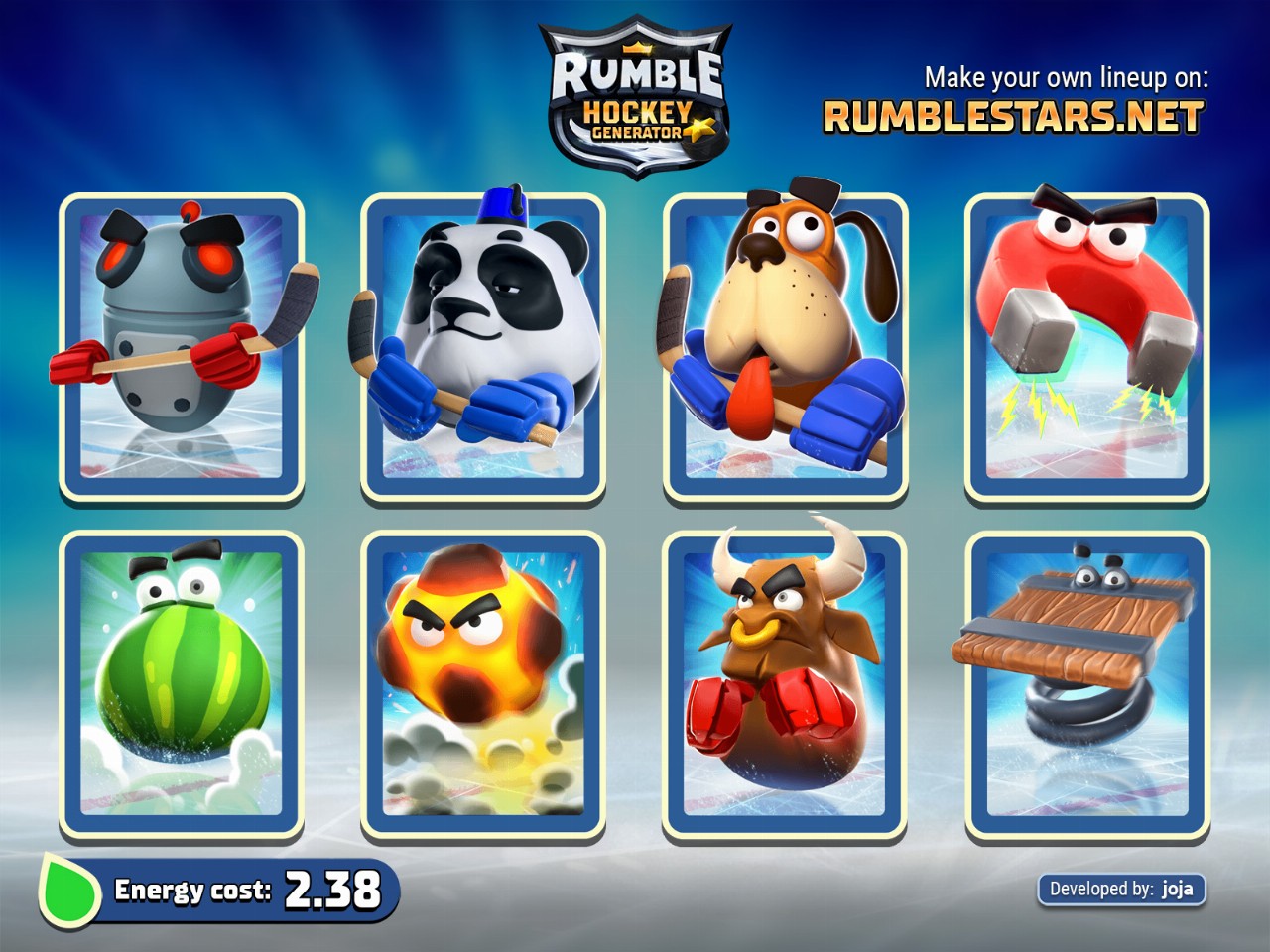Select the wooden spring trap card
This screenshot has height=952, width=1270.
click(x=1086, y=686)
